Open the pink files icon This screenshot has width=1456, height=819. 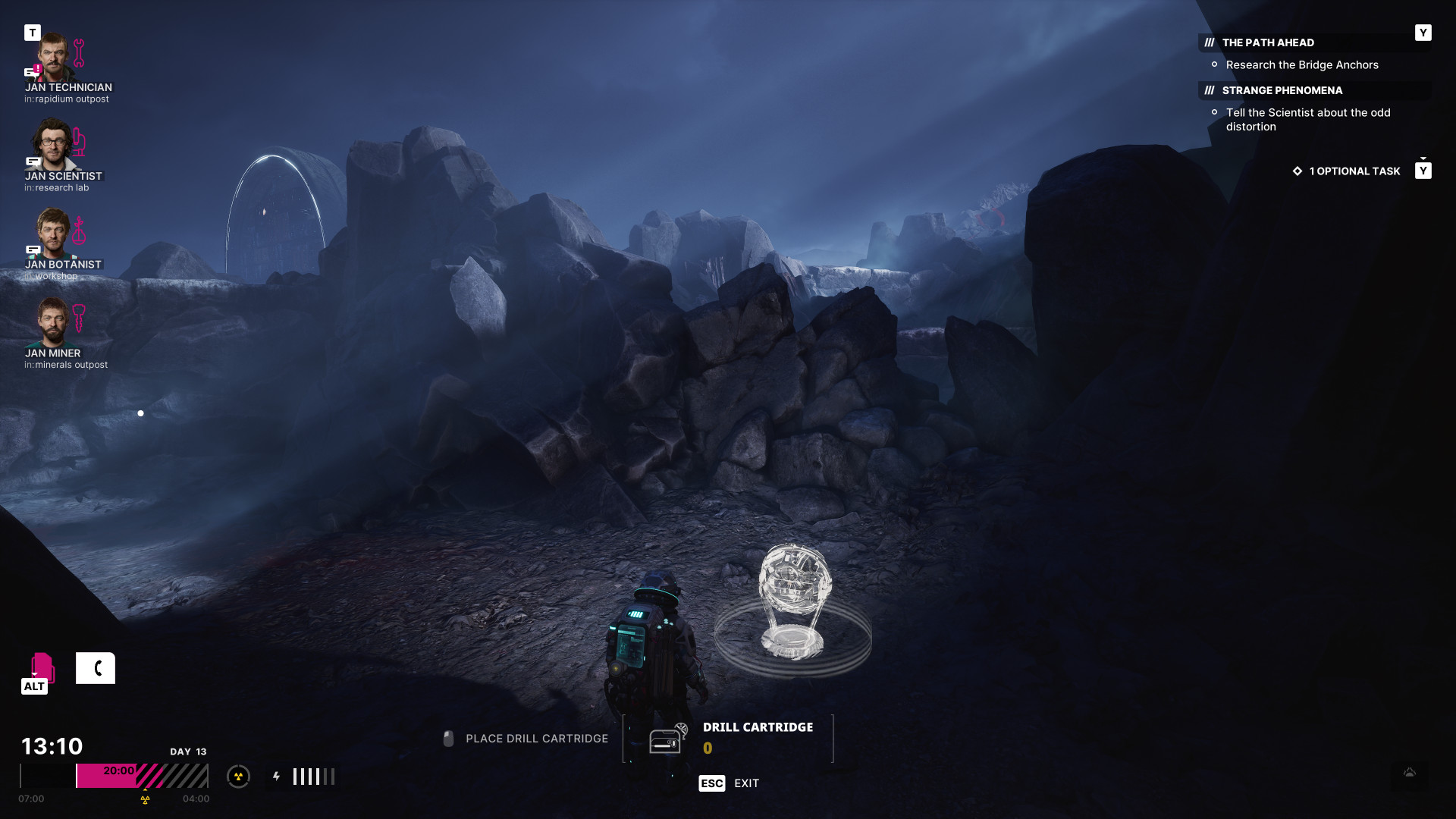pyautogui.click(x=42, y=667)
